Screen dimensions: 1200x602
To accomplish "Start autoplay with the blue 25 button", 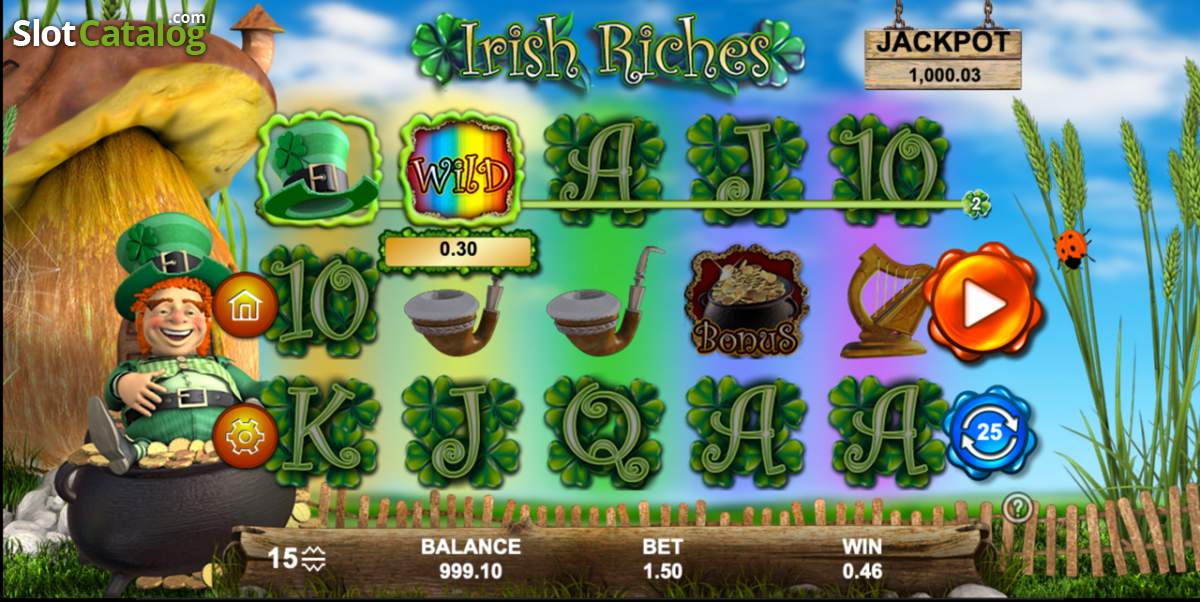I will [988, 432].
